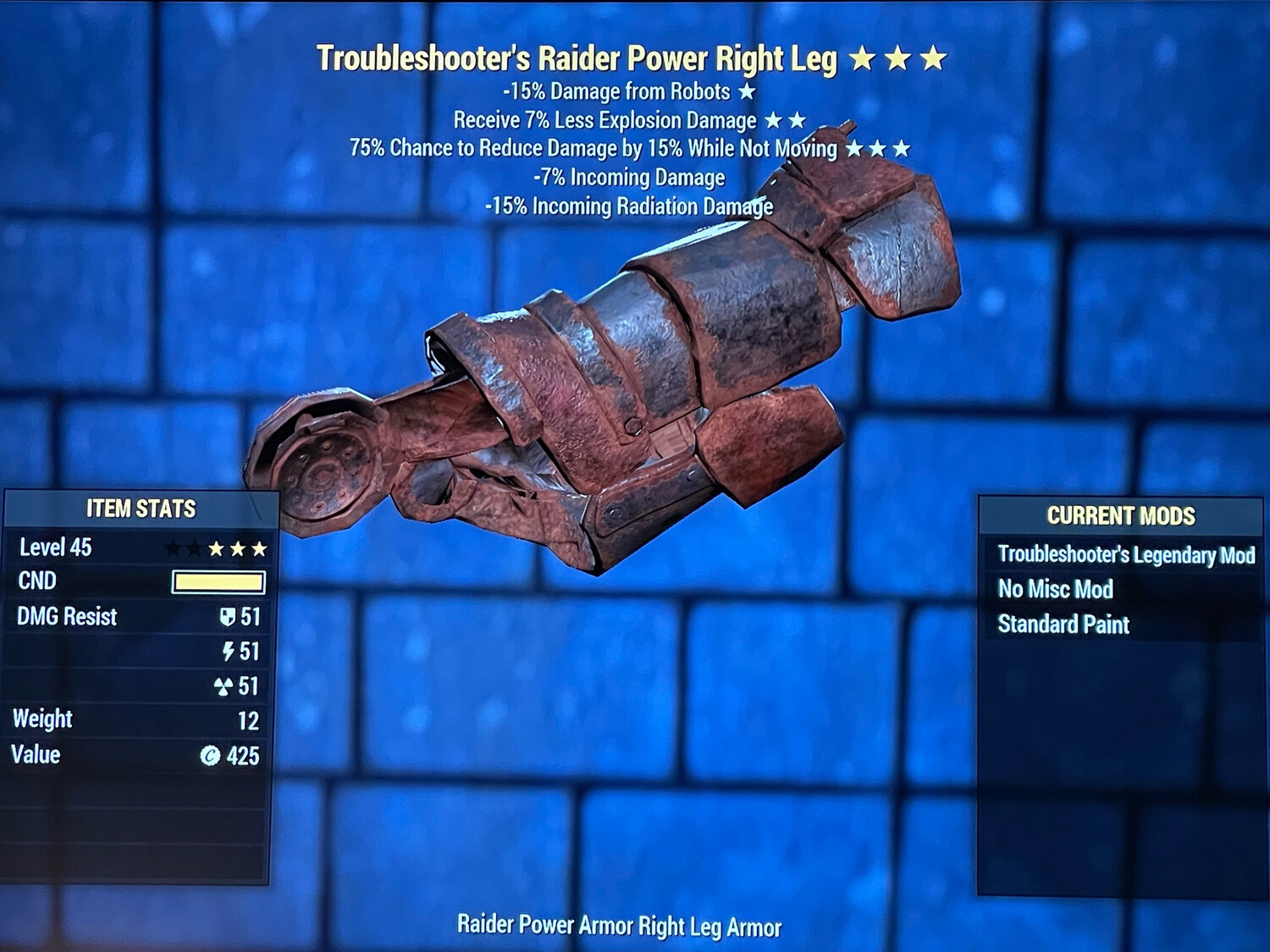Click a star beside Less Explosion Damage line
The image size is (1270, 952).
[776, 120]
